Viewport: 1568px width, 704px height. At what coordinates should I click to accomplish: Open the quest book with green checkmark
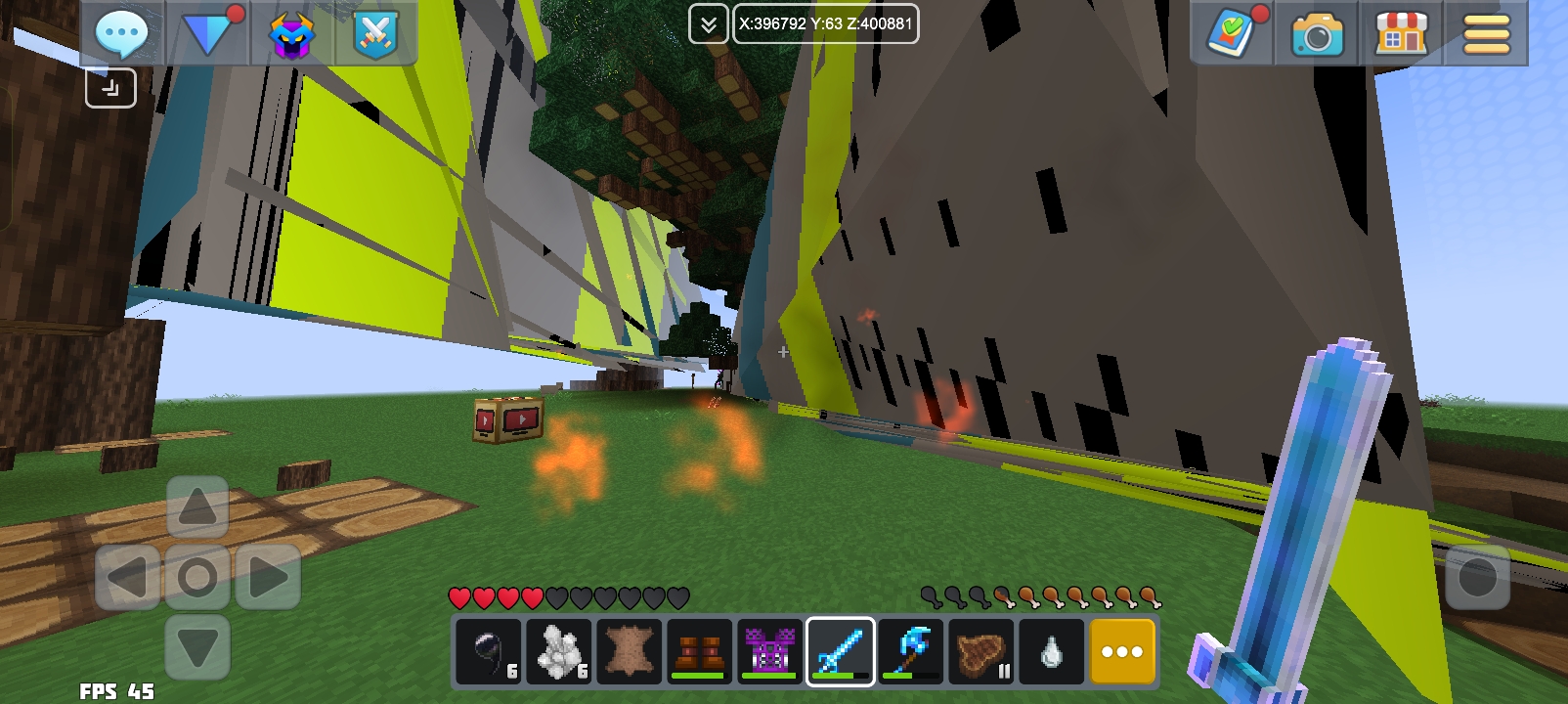1232,34
